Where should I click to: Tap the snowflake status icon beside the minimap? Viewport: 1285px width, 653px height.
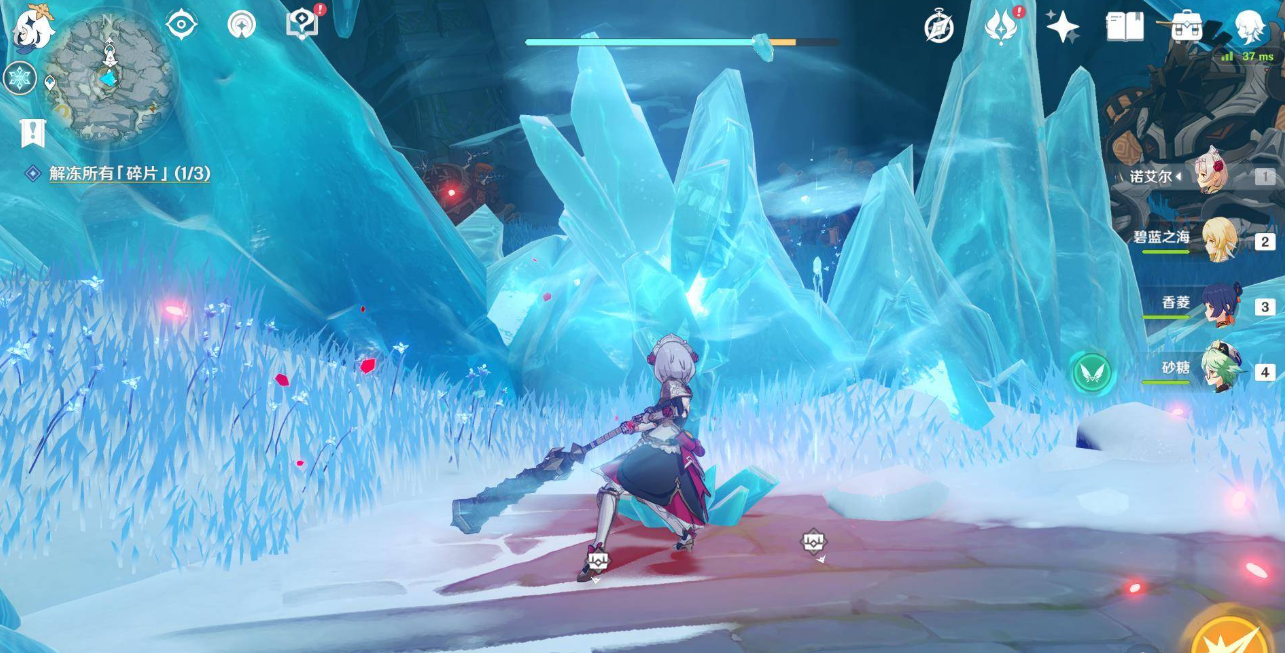click(20, 78)
